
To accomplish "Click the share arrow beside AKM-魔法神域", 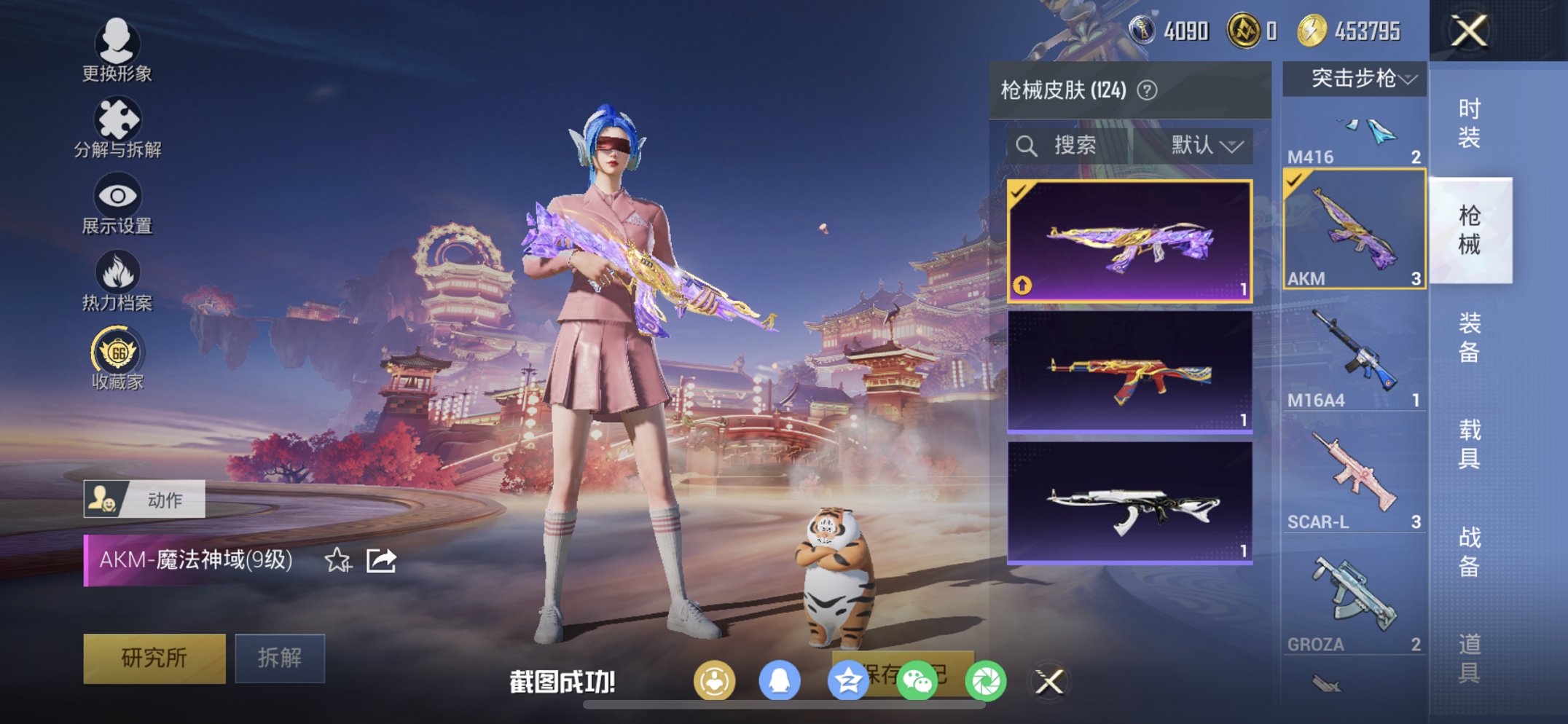I will click(380, 559).
